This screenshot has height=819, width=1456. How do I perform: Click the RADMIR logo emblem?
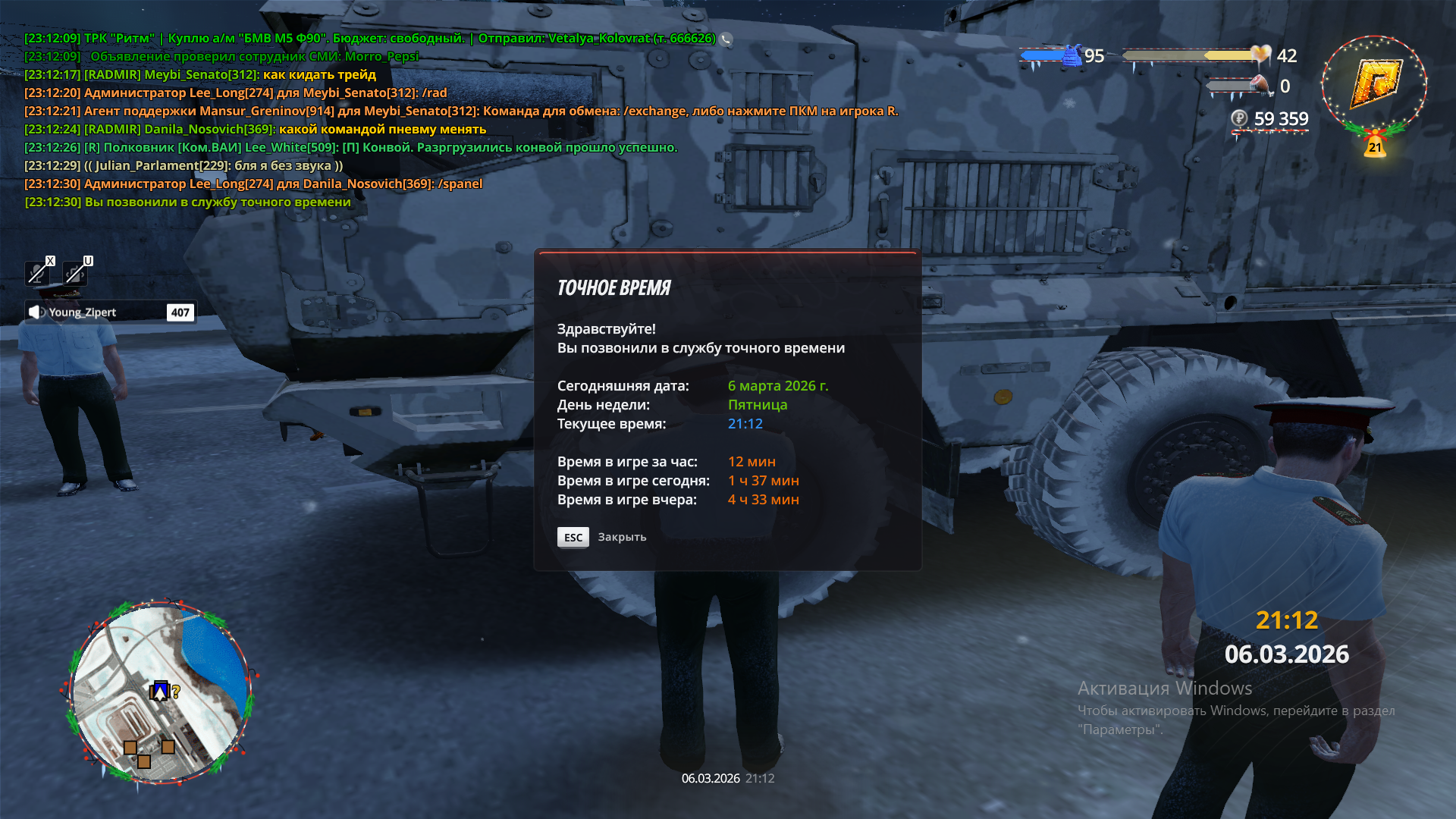[x=1374, y=84]
